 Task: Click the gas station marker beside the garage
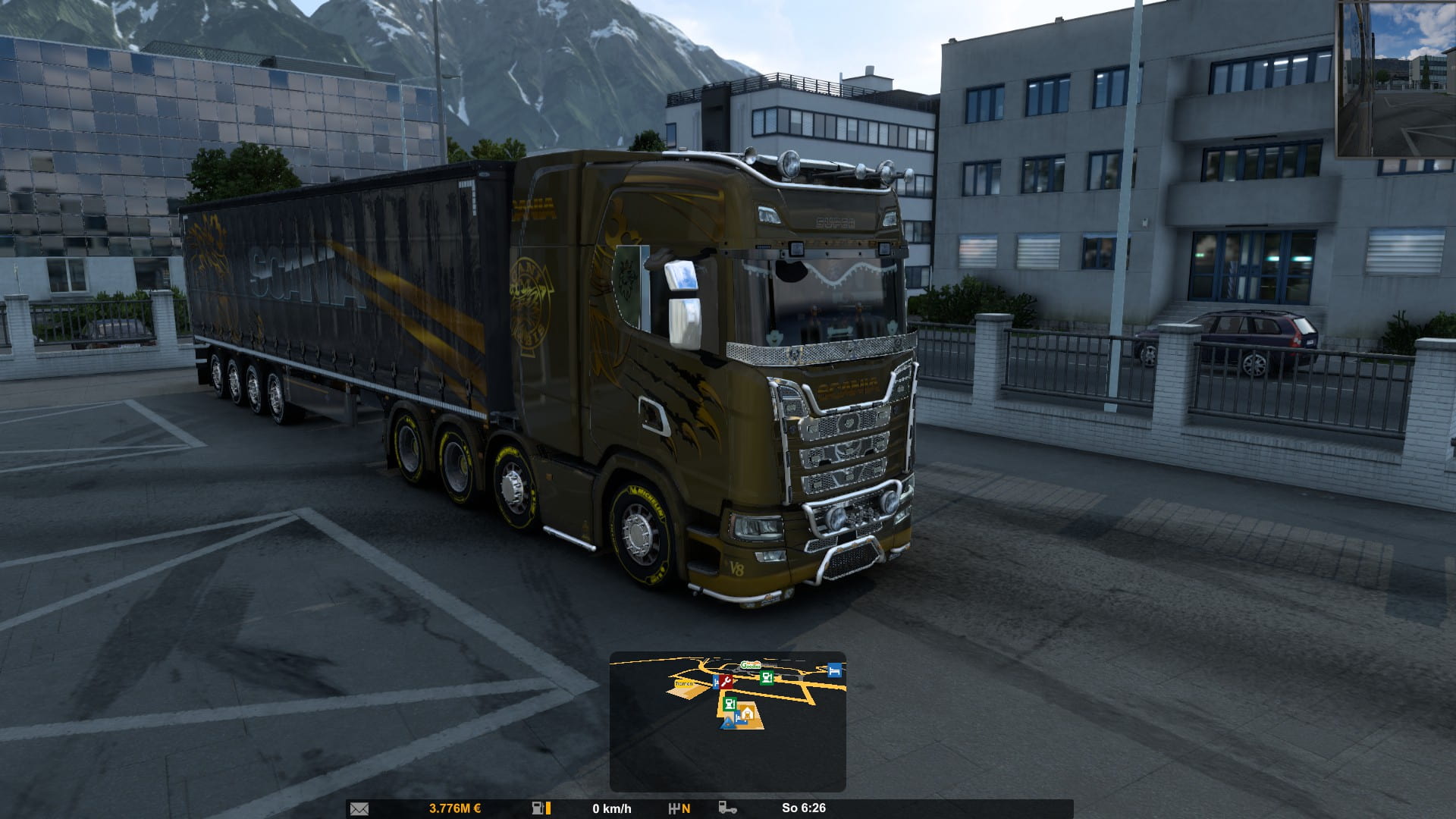pyautogui.click(x=730, y=704)
